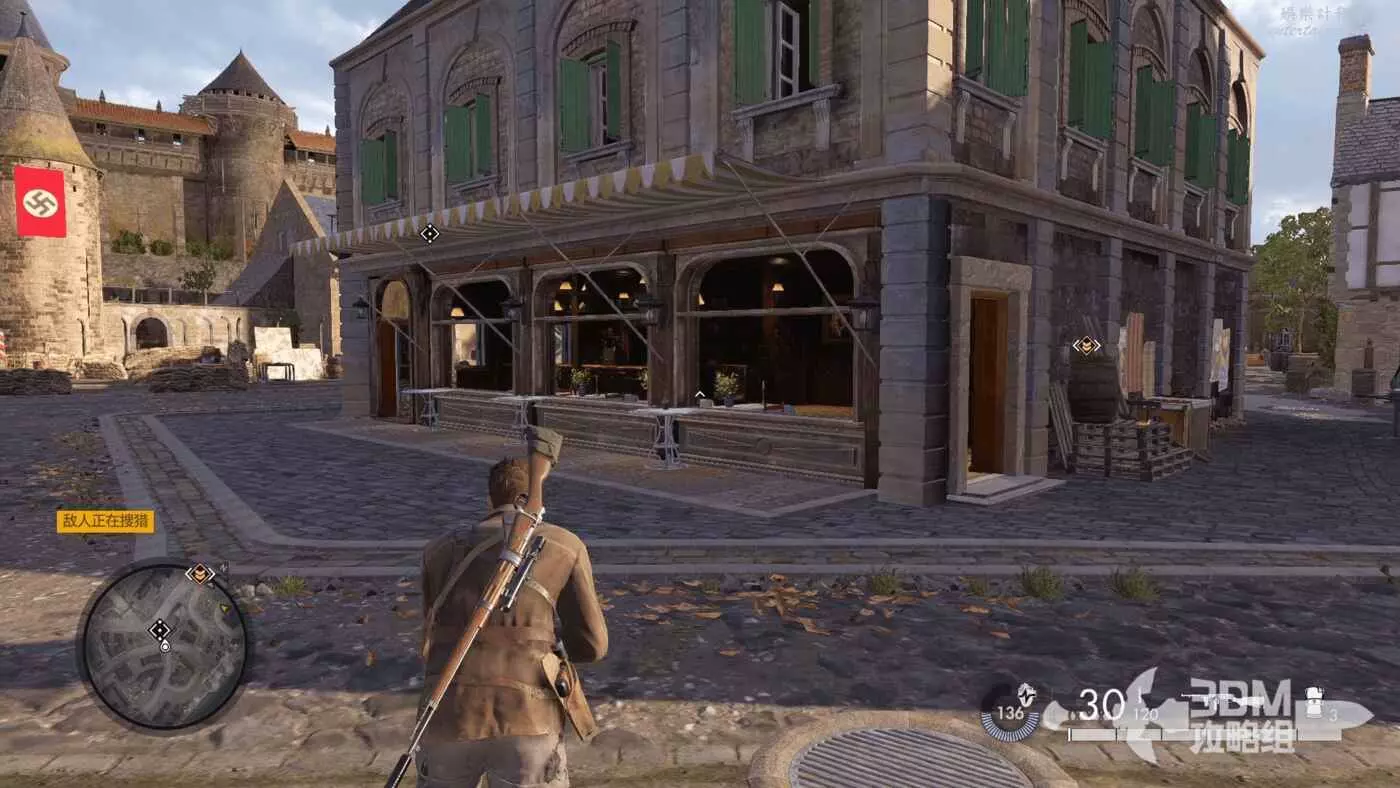
Task: Select the orange chevron marker on the minimap rim
Action: tap(201, 573)
